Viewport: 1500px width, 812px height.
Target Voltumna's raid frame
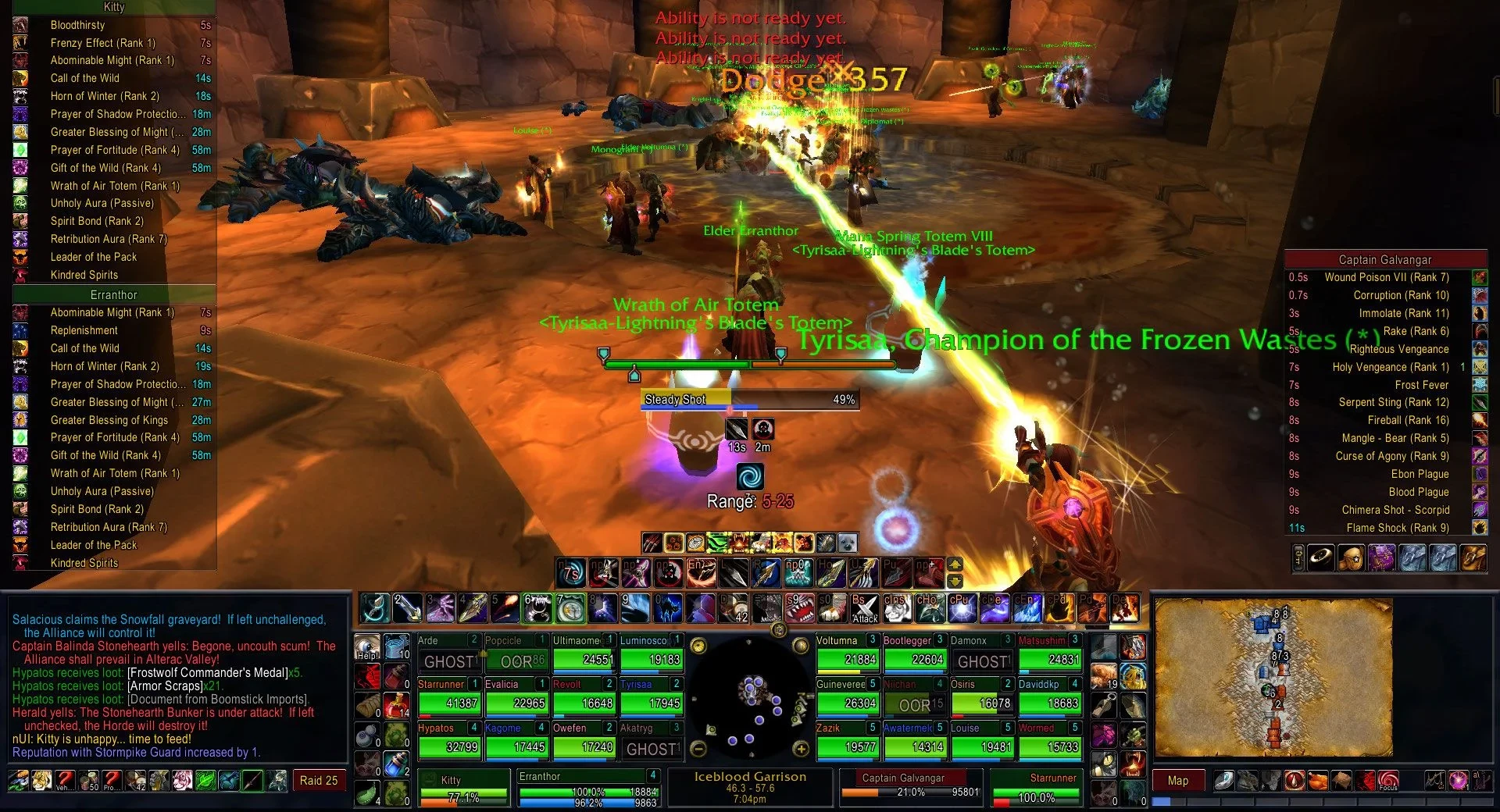848,652
